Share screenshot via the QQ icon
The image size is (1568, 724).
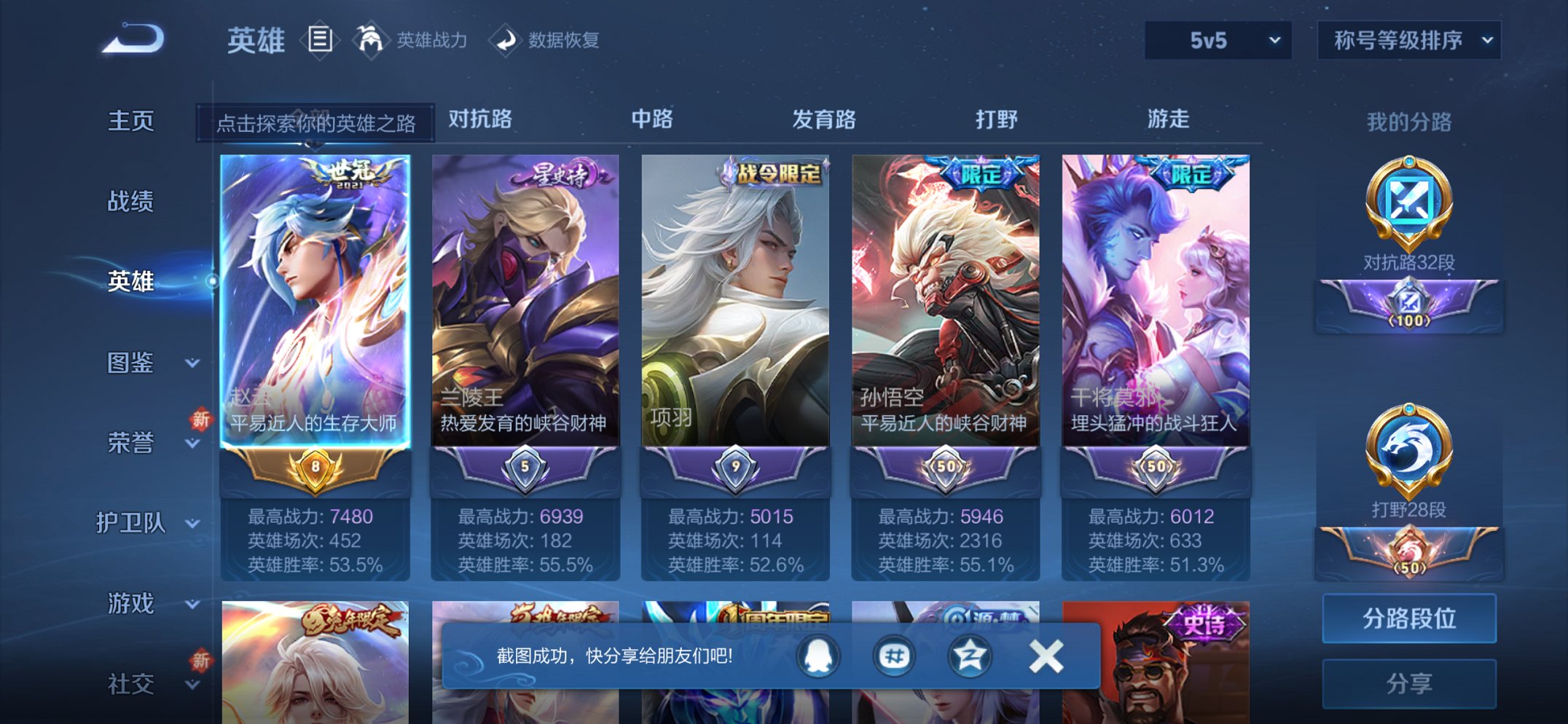pyautogui.click(x=820, y=656)
